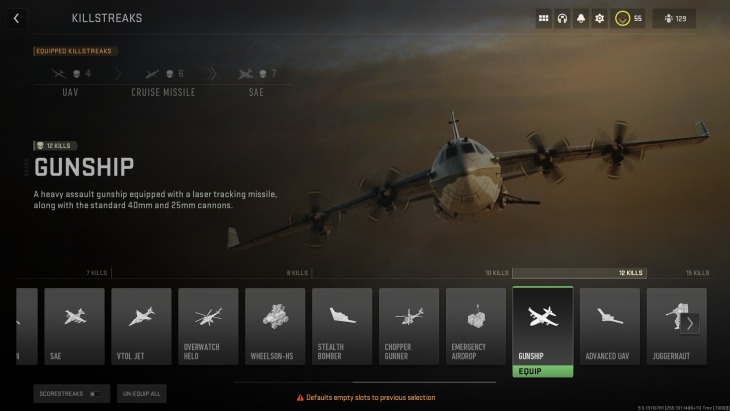Choose the Stealth Bomber tile
Screen dimensions: 730x411
[x=342, y=326]
